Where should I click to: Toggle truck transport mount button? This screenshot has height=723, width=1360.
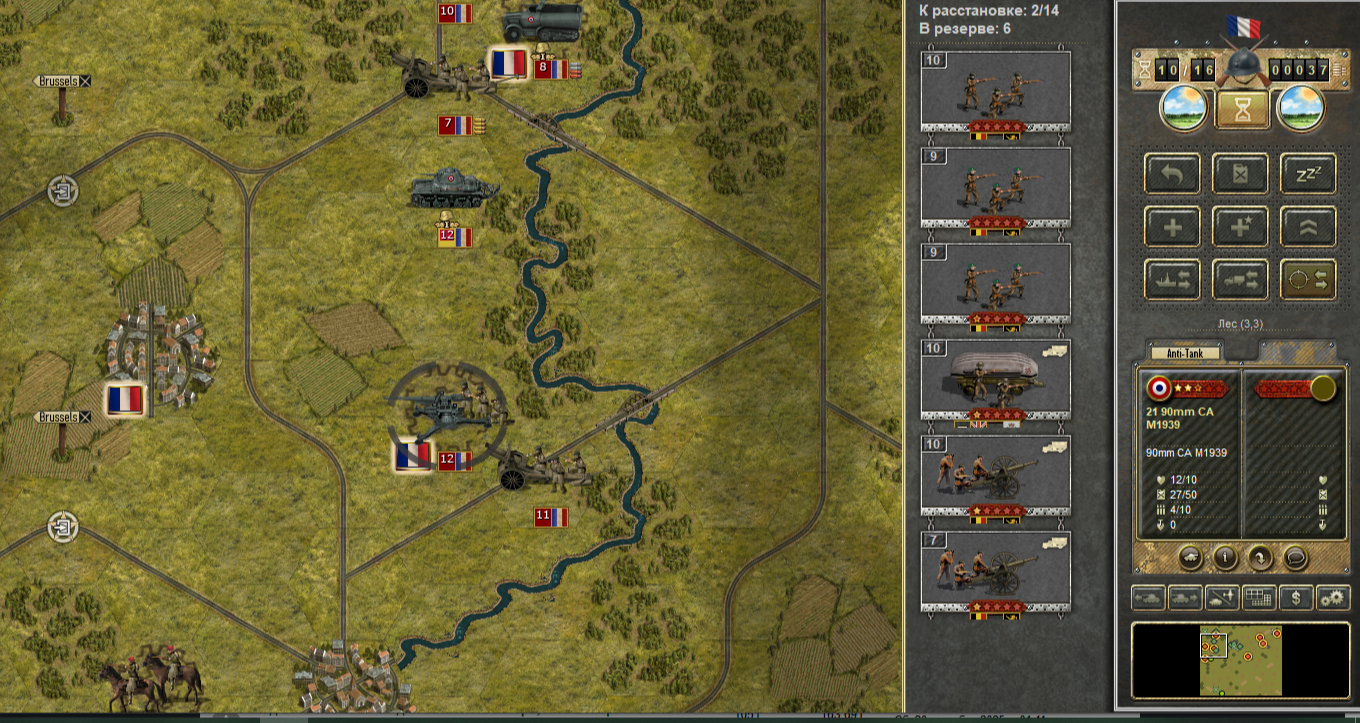coord(1241,280)
